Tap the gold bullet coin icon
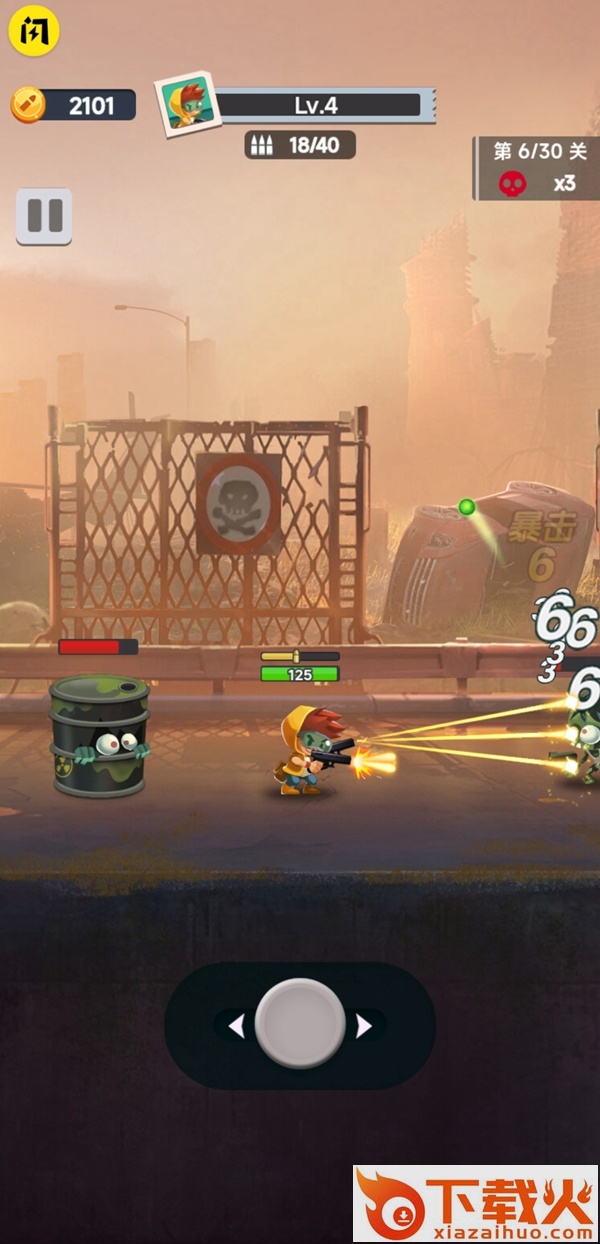 (x=28, y=104)
